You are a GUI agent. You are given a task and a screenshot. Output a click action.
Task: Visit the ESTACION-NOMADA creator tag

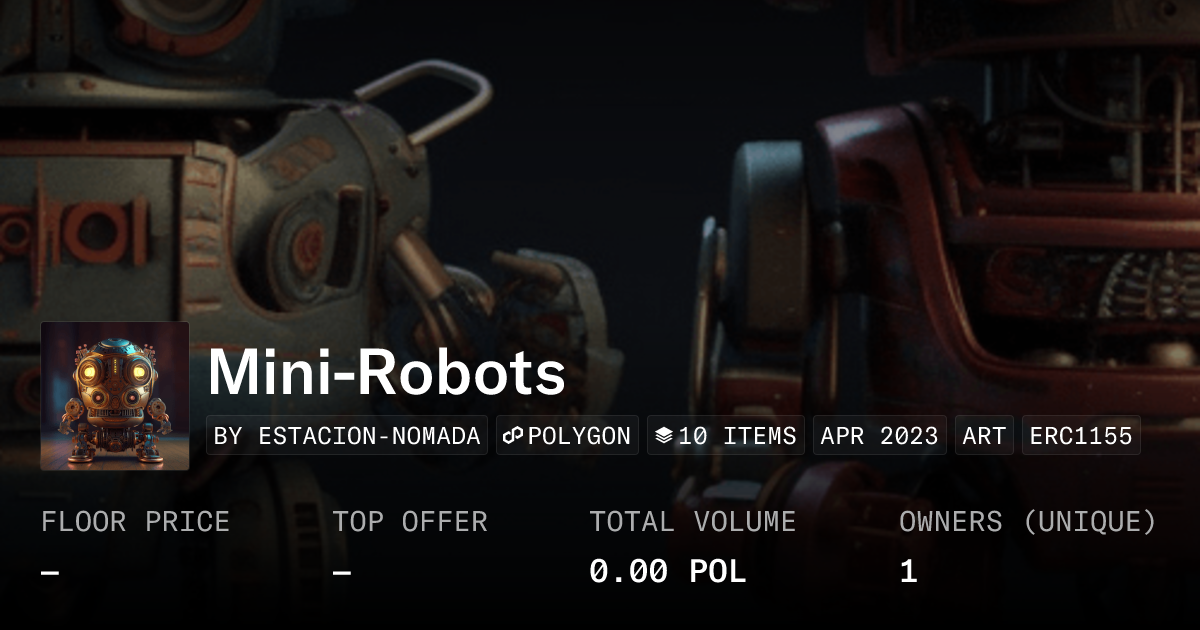(x=347, y=436)
